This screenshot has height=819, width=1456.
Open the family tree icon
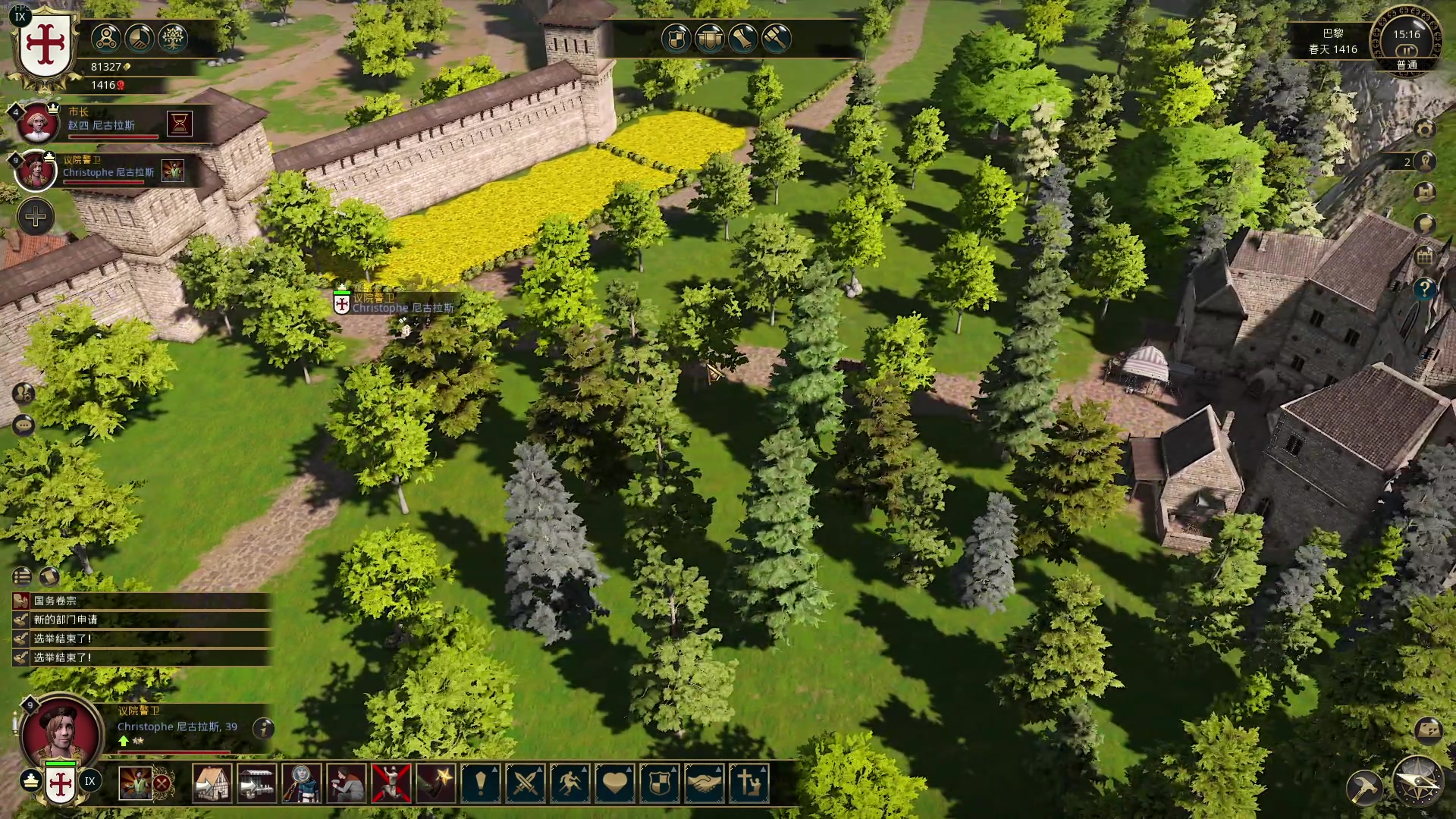click(x=173, y=38)
